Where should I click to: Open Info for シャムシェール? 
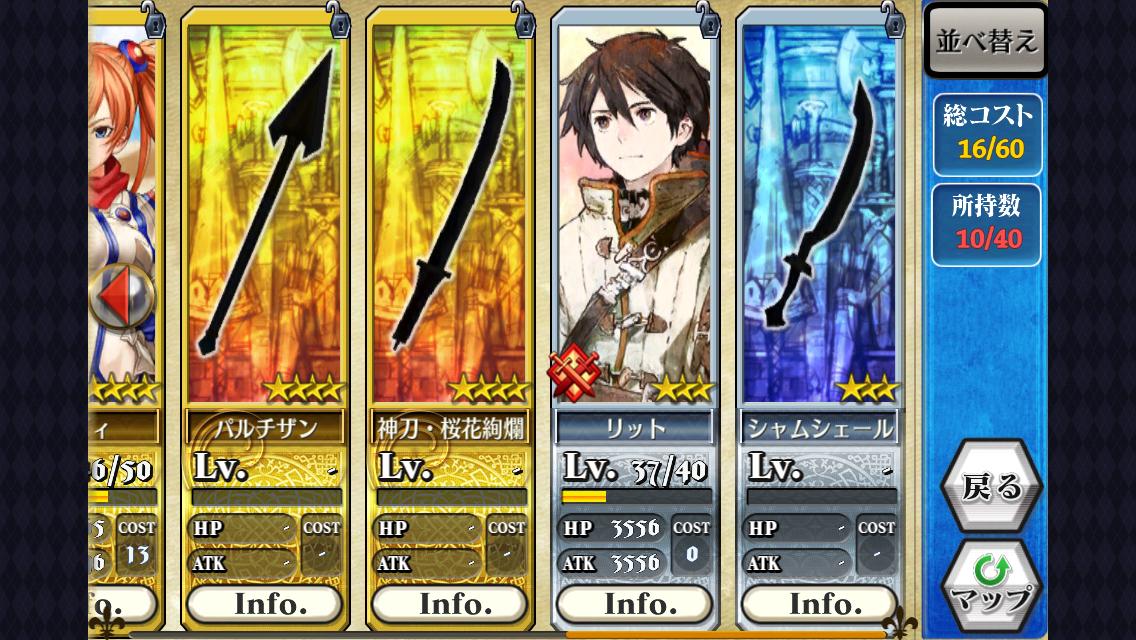819,604
